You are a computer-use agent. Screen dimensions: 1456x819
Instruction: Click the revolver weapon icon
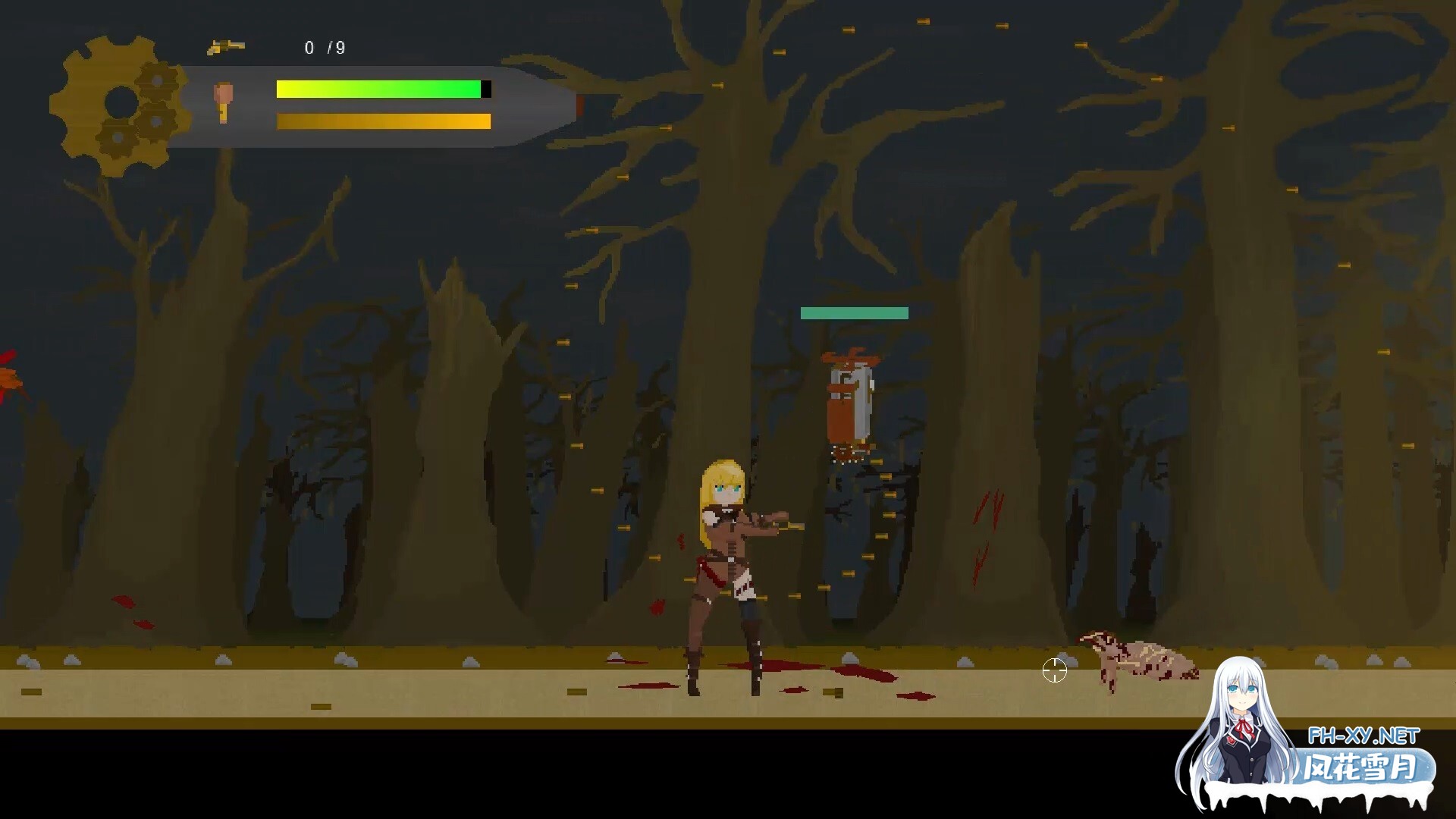[x=225, y=47]
